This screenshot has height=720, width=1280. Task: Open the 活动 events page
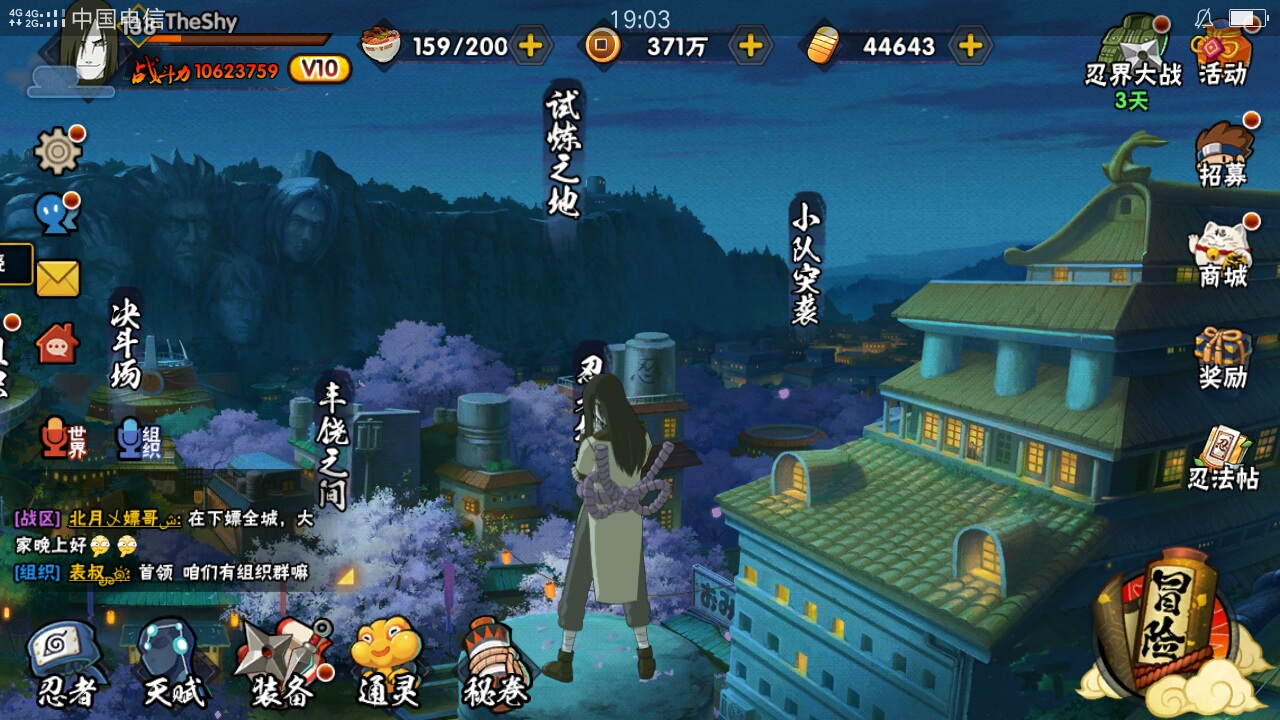click(1224, 55)
